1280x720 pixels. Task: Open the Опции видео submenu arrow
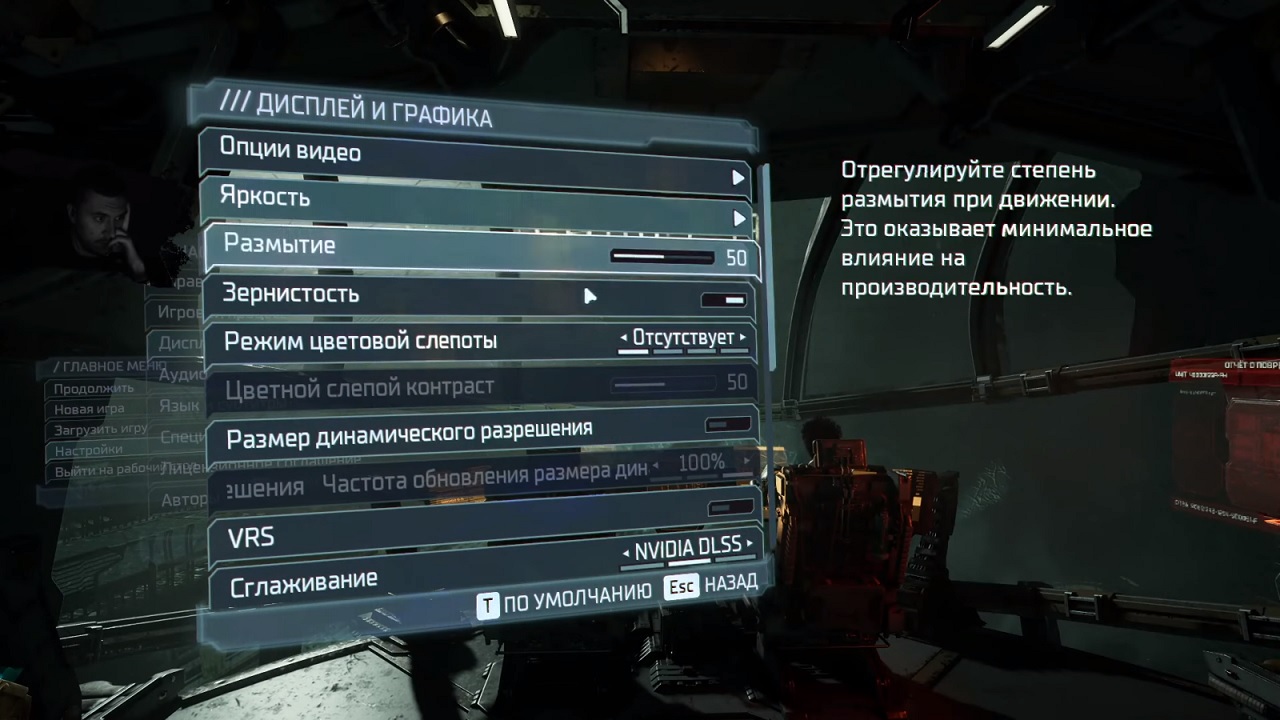click(x=739, y=177)
